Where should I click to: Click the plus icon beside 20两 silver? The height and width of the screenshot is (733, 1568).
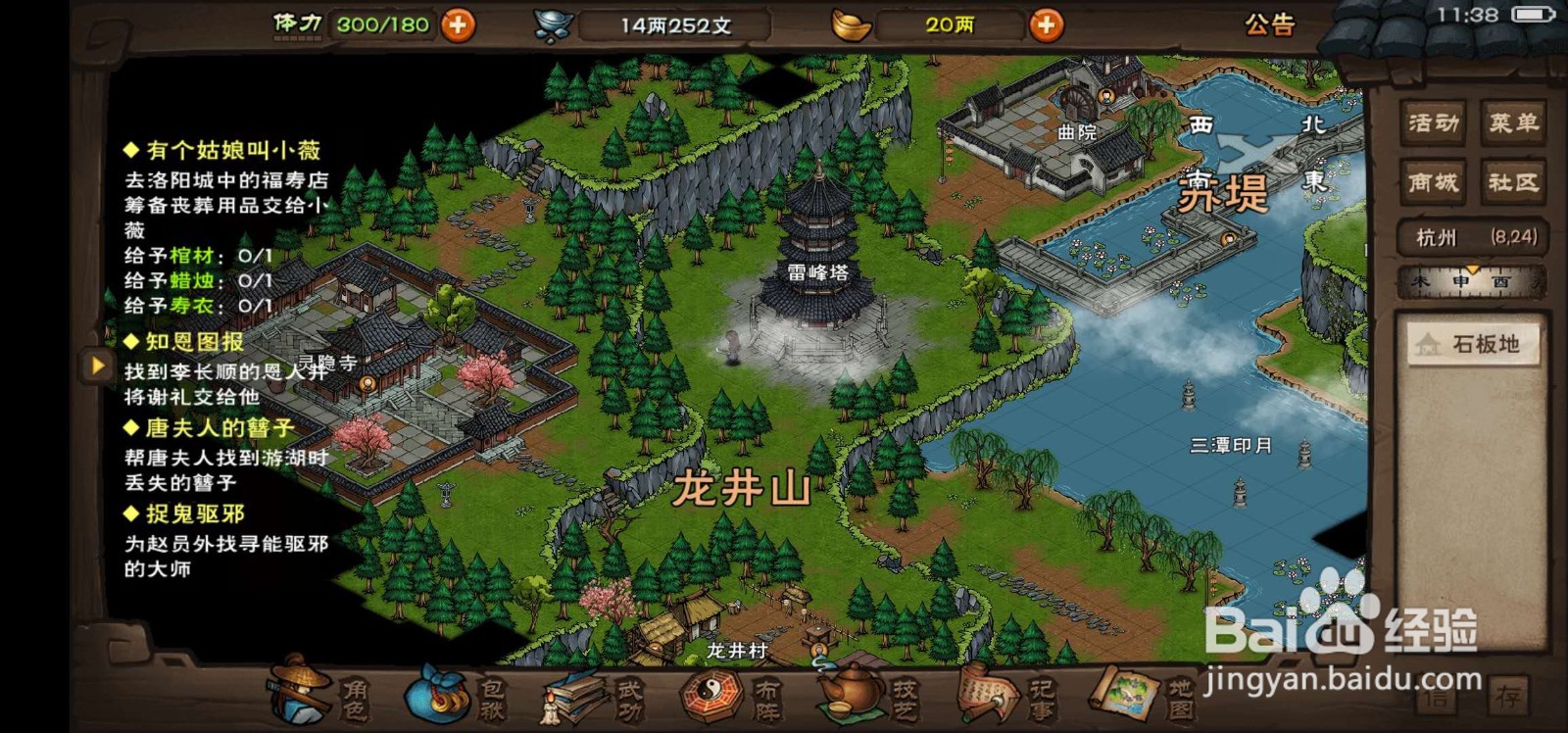tap(1046, 25)
